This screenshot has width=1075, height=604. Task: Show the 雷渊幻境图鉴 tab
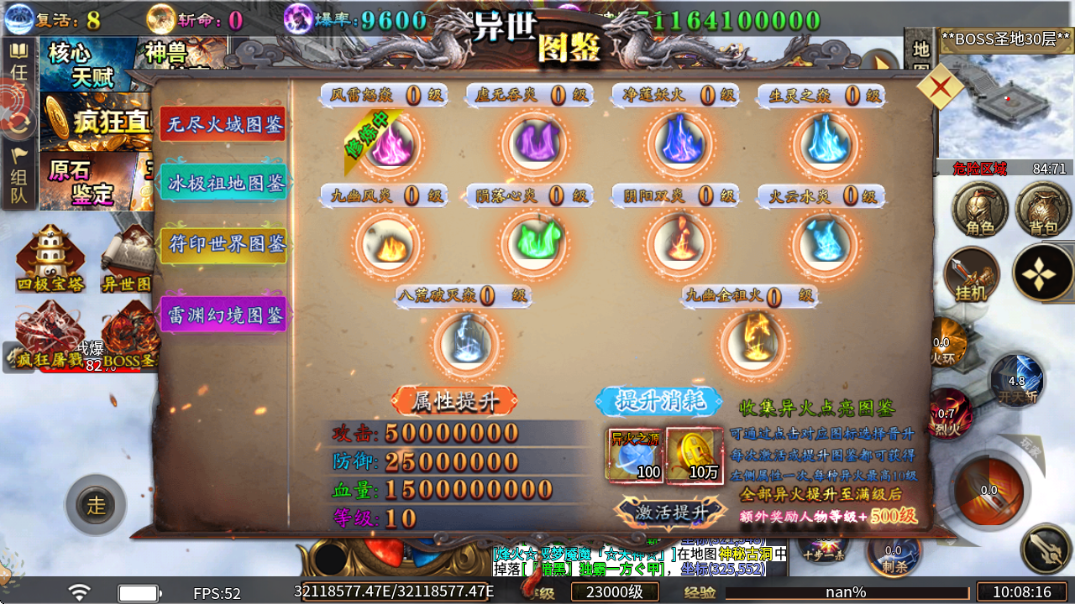pos(223,315)
